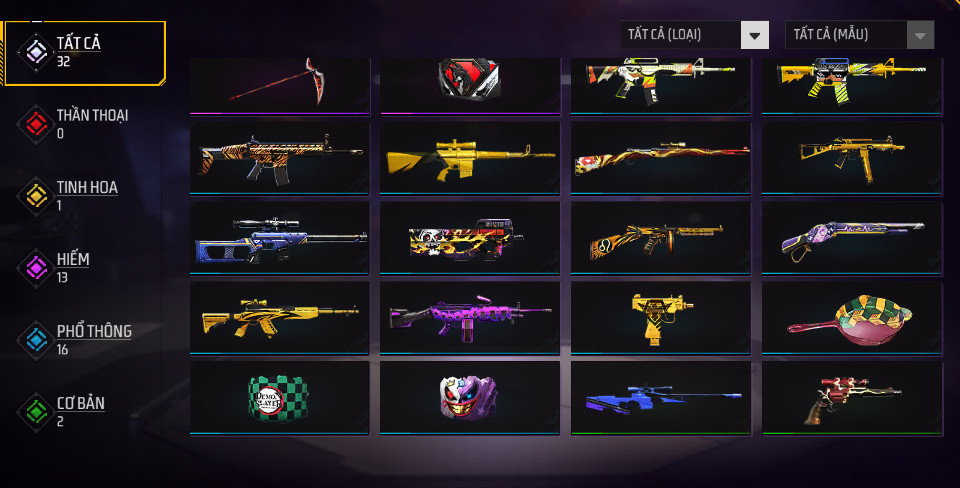This screenshot has width=960, height=488.
Task: Select the frying pan skin
Action: (x=852, y=317)
